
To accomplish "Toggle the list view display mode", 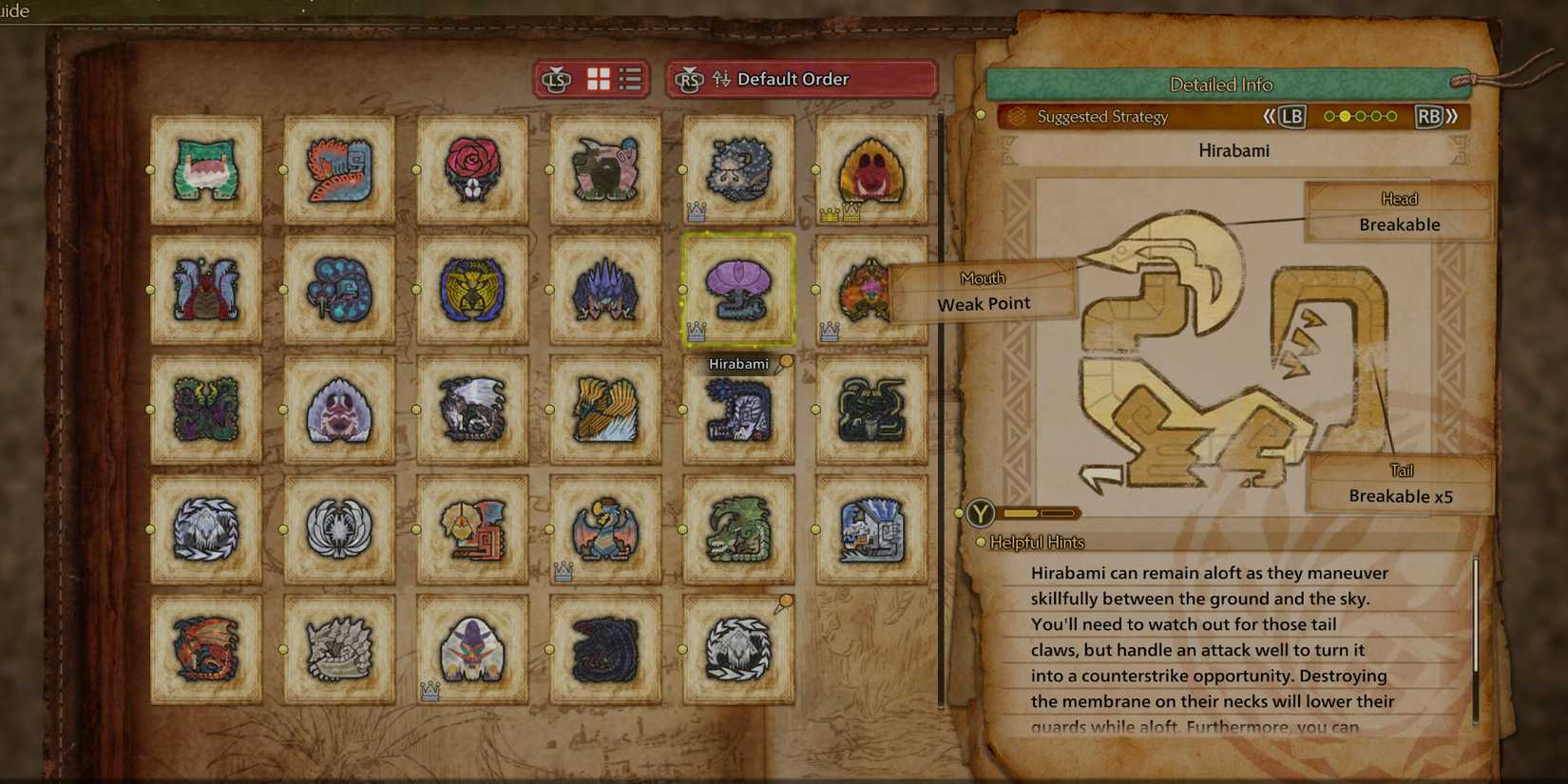I will tap(628, 79).
